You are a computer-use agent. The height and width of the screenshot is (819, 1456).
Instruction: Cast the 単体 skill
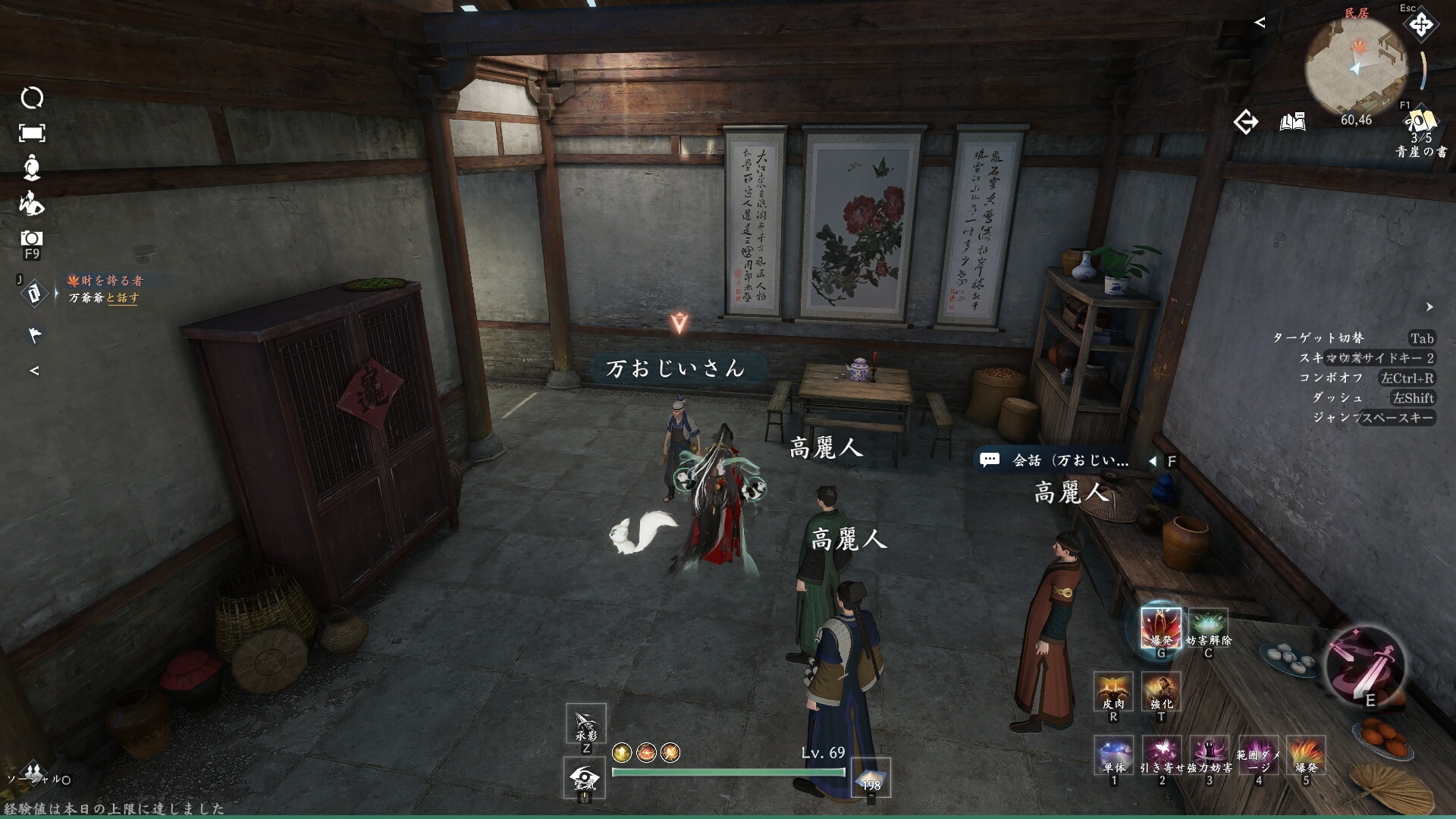pos(1113,754)
